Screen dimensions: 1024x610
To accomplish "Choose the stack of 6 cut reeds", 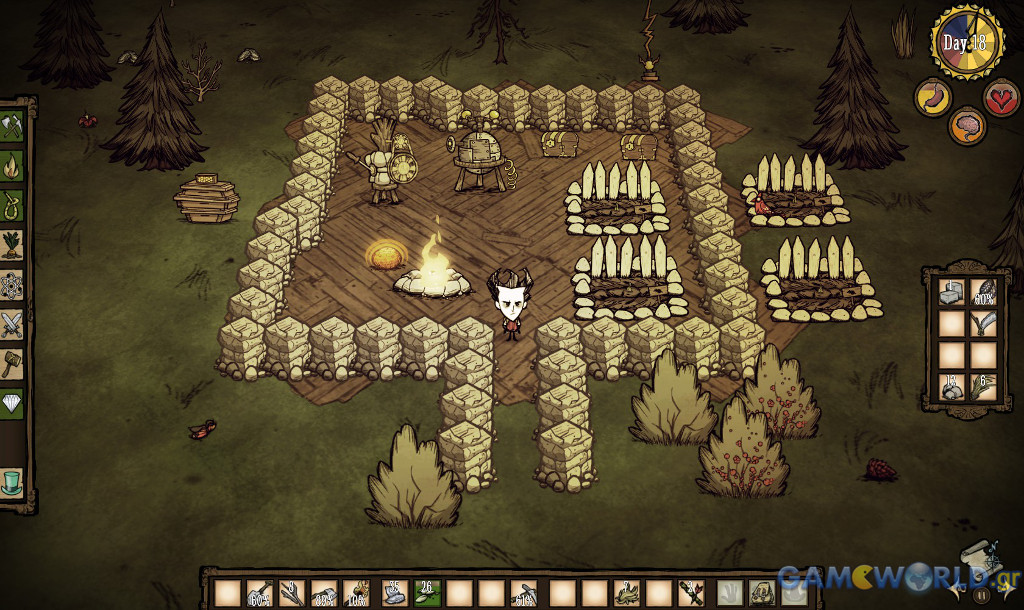I will (x=984, y=386).
